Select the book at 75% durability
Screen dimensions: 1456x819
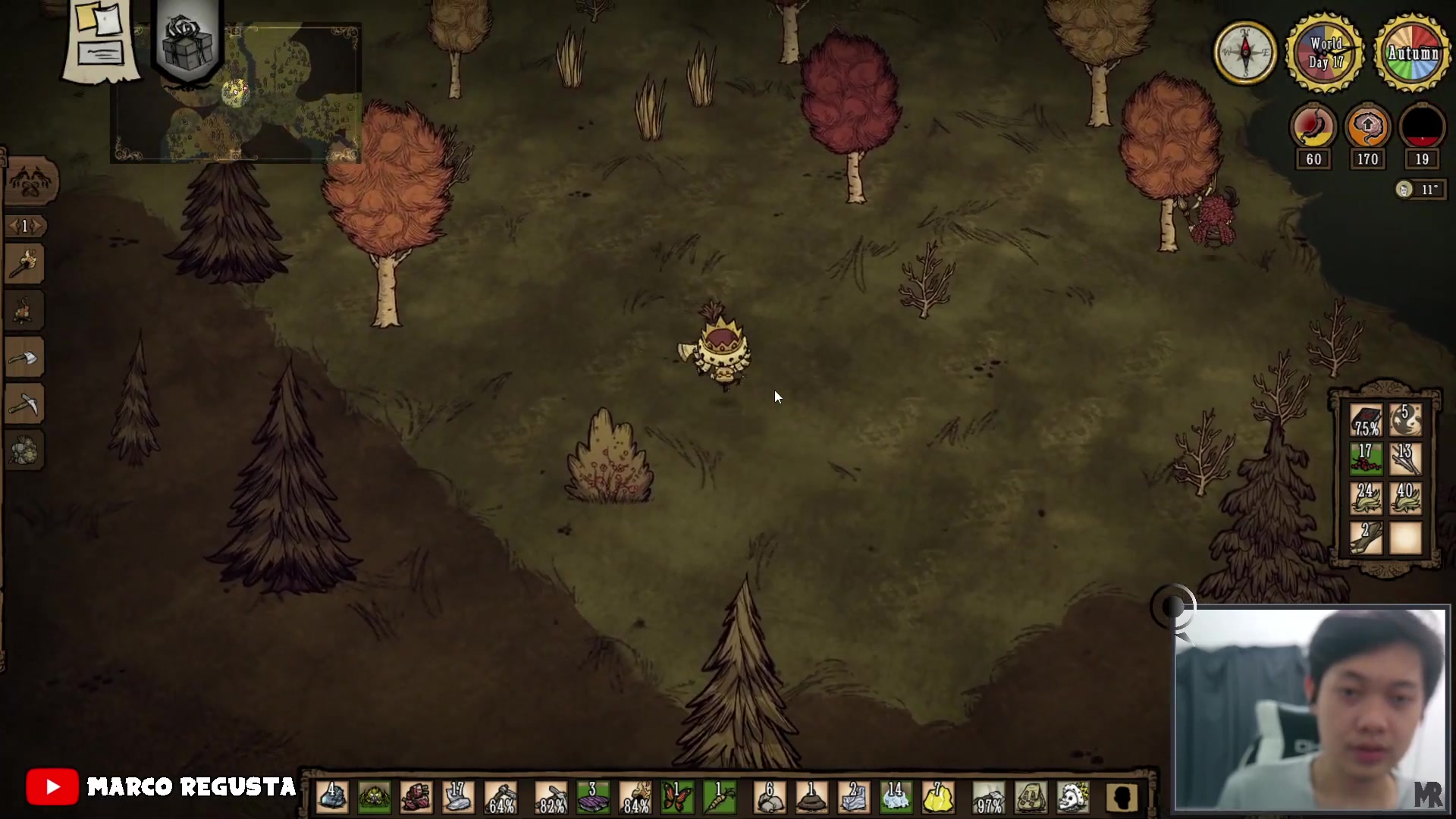(x=1366, y=420)
